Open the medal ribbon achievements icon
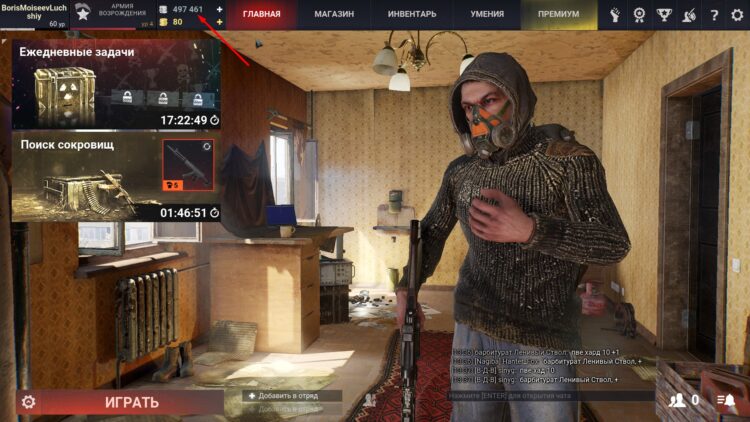 point(639,15)
